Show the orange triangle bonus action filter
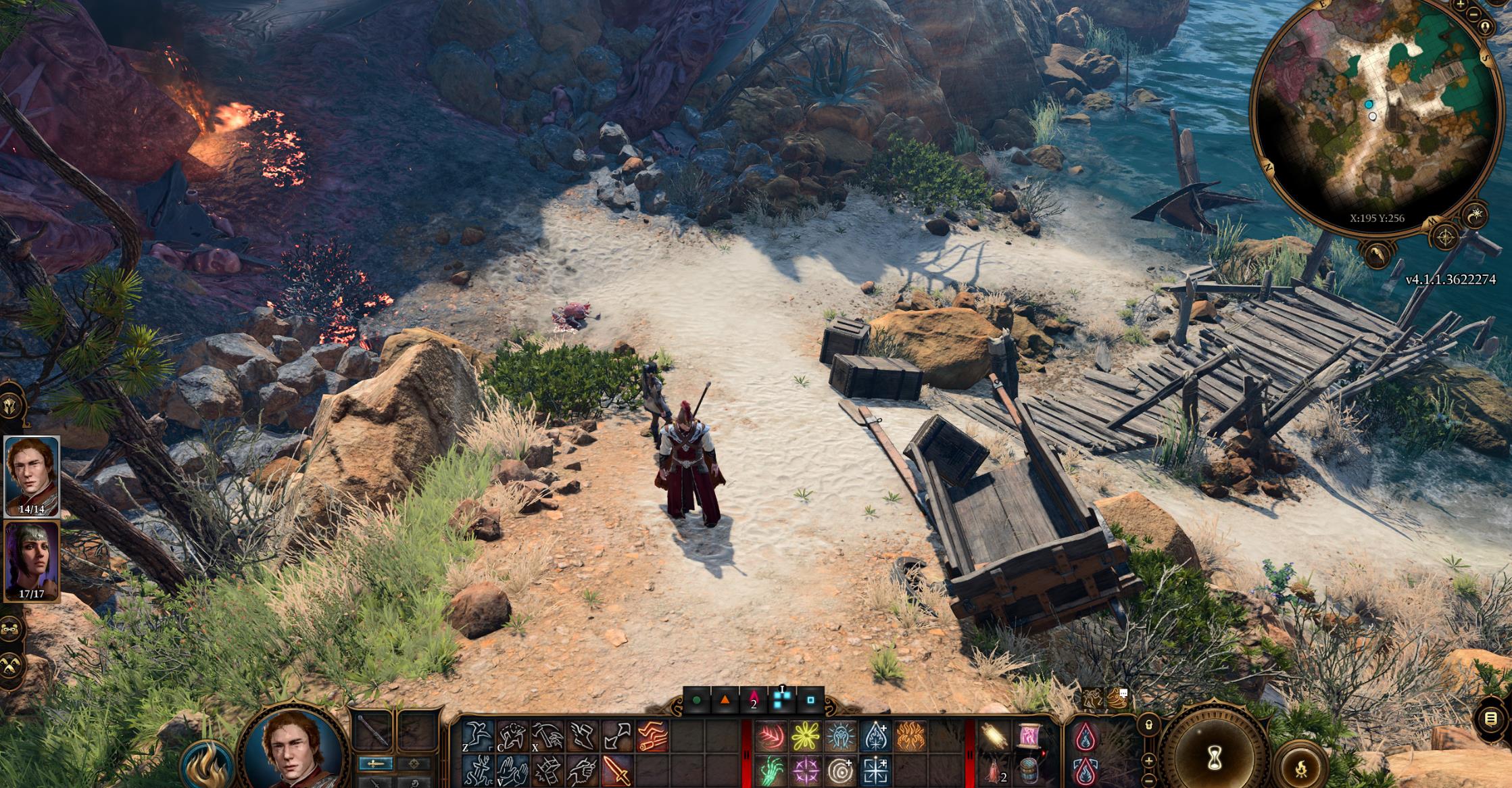This screenshot has width=1512, height=788. 725,701
